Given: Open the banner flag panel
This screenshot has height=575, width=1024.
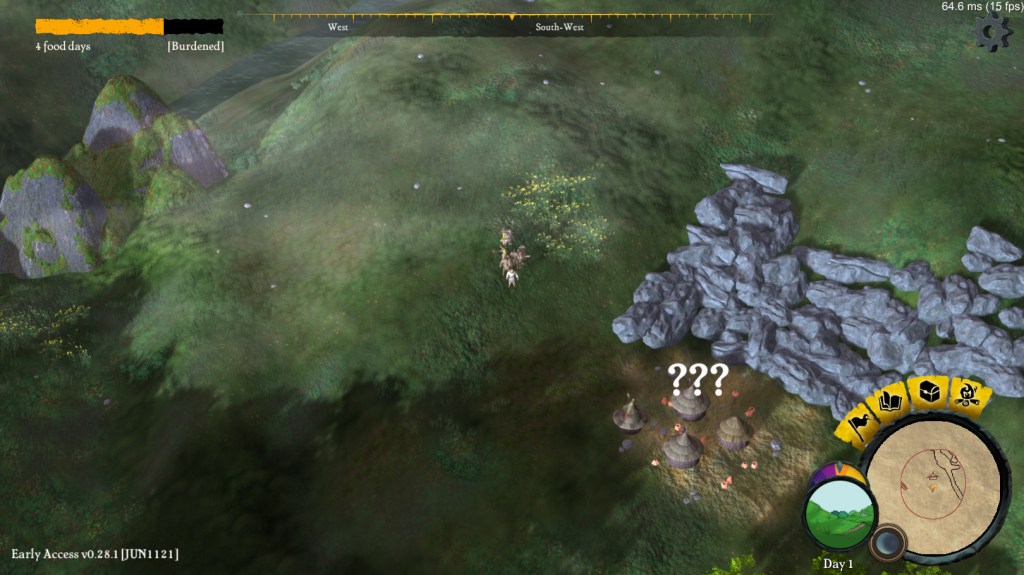Looking at the screenshot, I should click(858, 424).
